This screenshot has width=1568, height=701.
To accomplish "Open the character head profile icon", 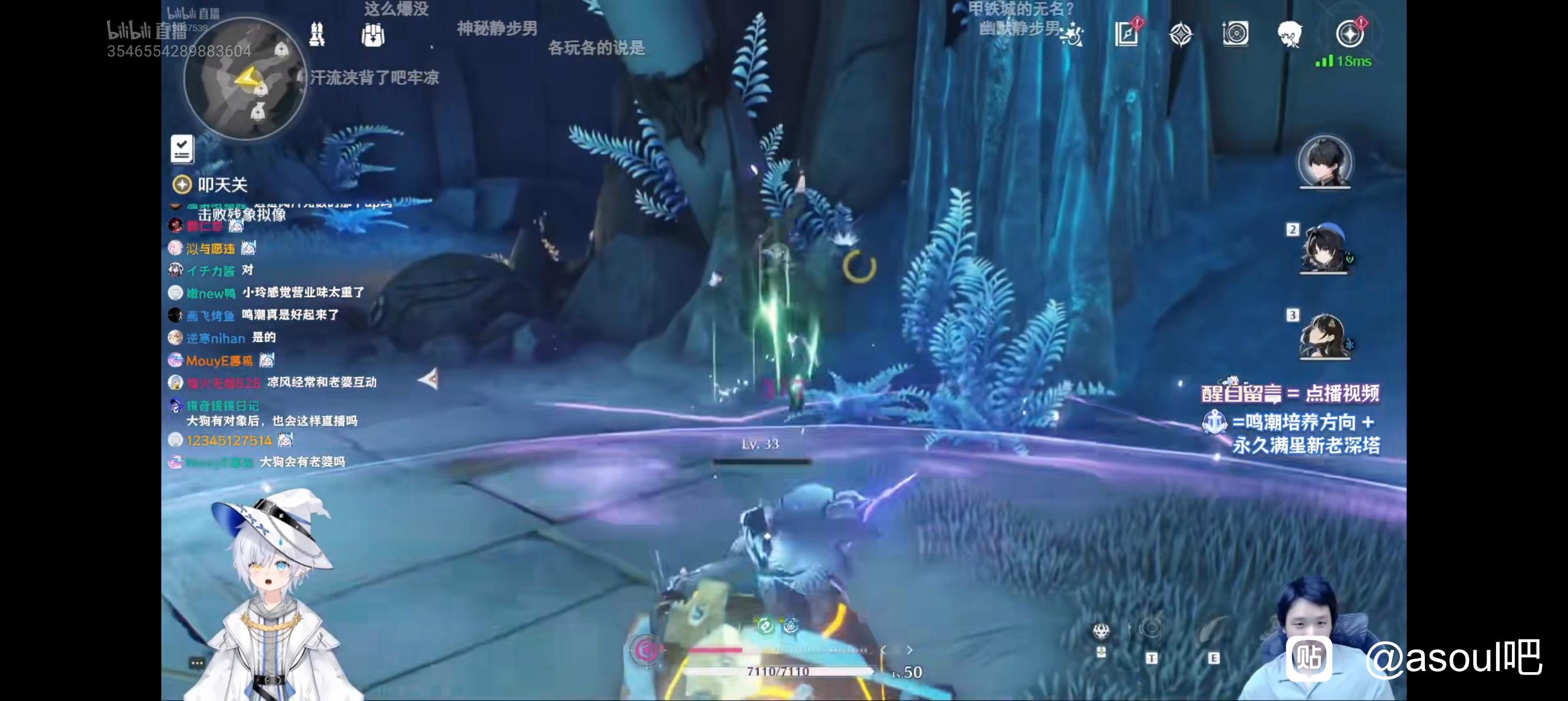I will coord(1289,33).
